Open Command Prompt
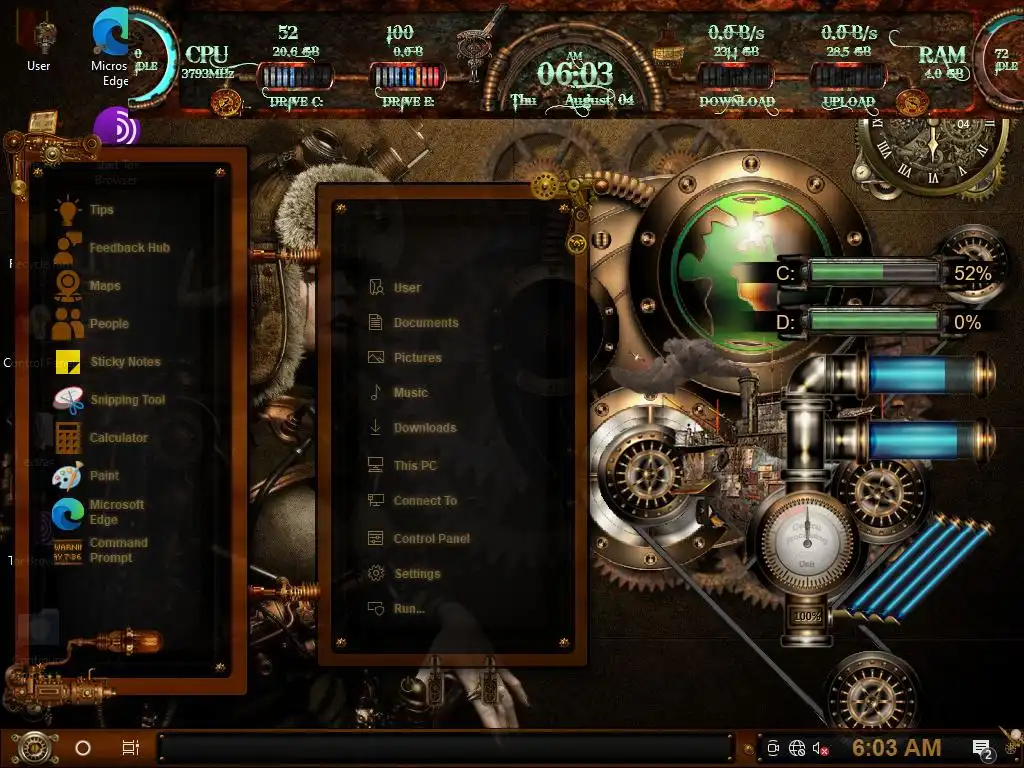The image size is (1024, 768). click(117, 550)
